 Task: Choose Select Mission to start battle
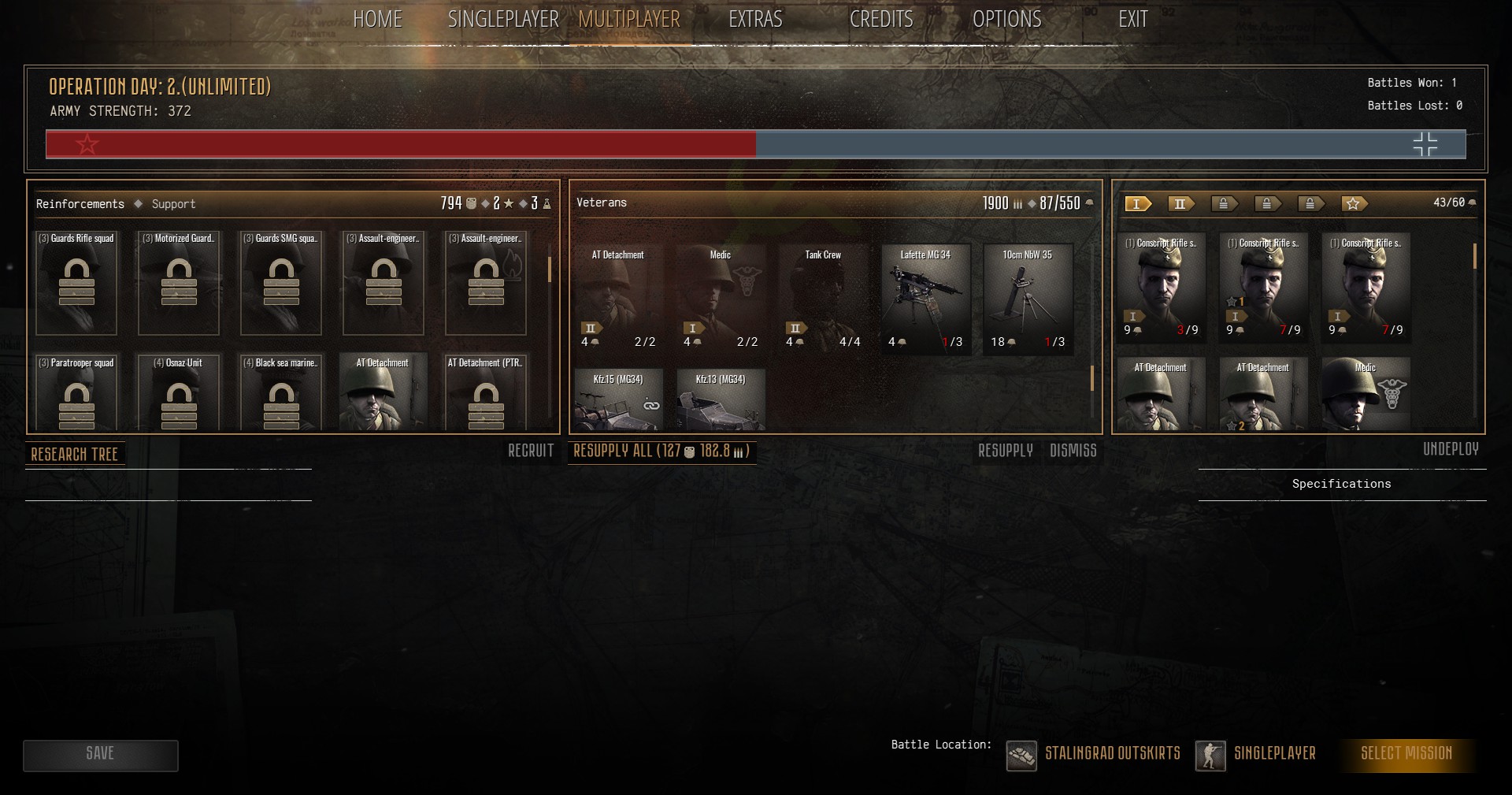(1406, 753)
